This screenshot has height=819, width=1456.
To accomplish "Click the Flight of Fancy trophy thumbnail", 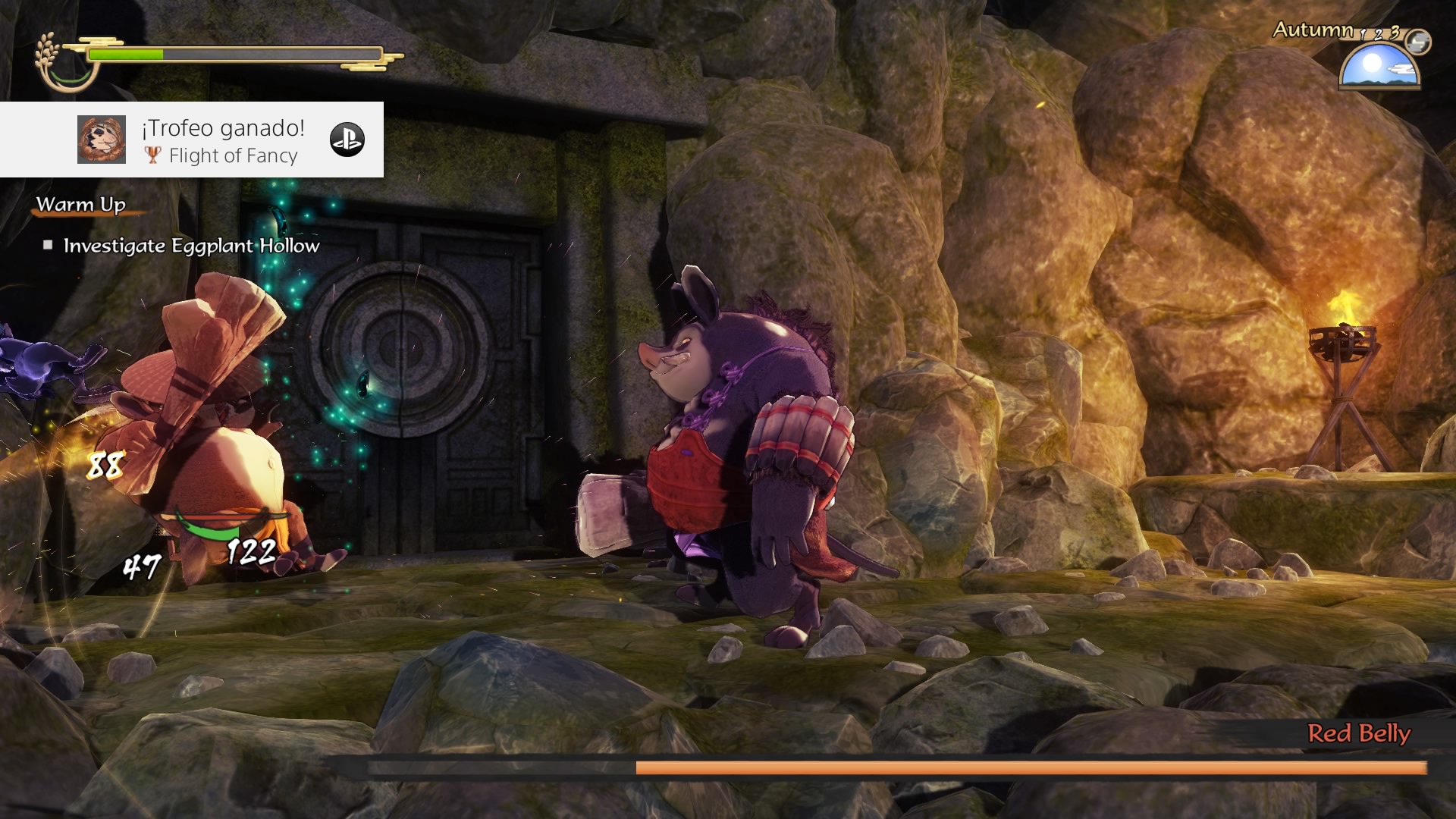I will pos(102,140).
